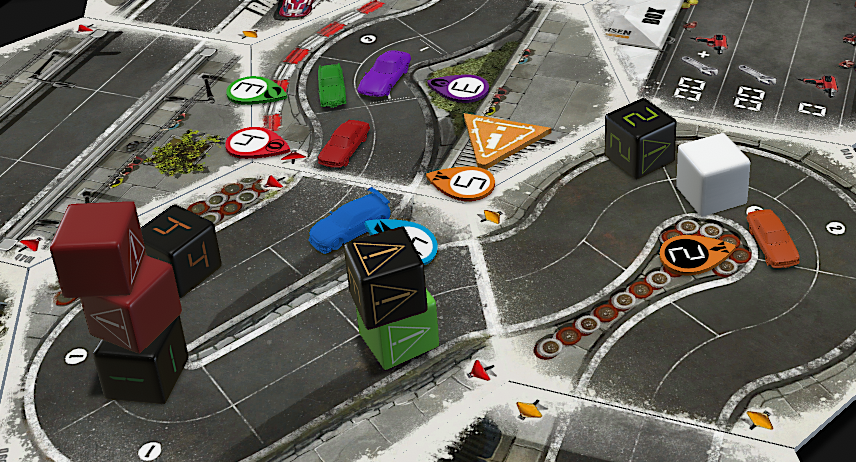Select the orange gear 2 token

690,251
